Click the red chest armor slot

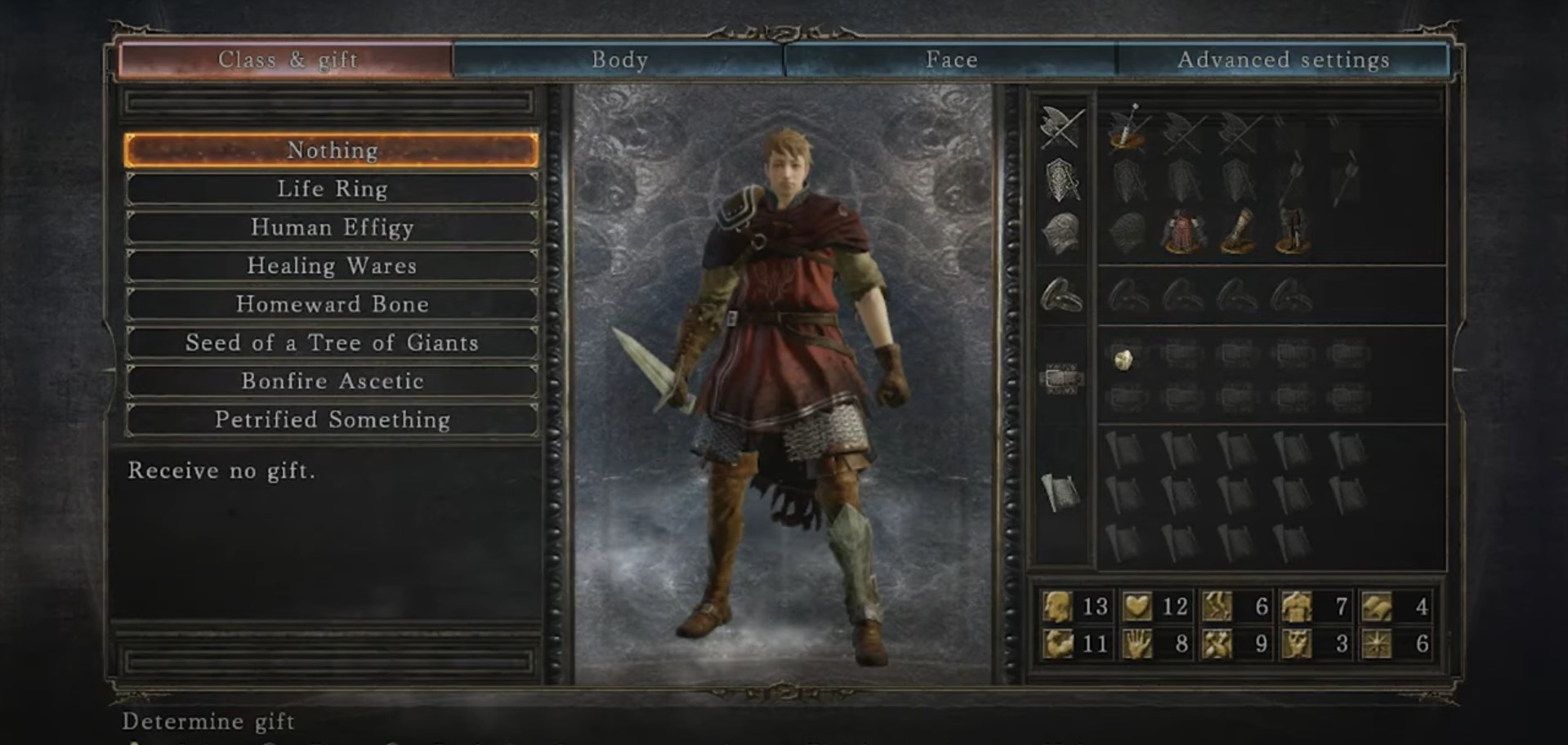(1182, 231)
